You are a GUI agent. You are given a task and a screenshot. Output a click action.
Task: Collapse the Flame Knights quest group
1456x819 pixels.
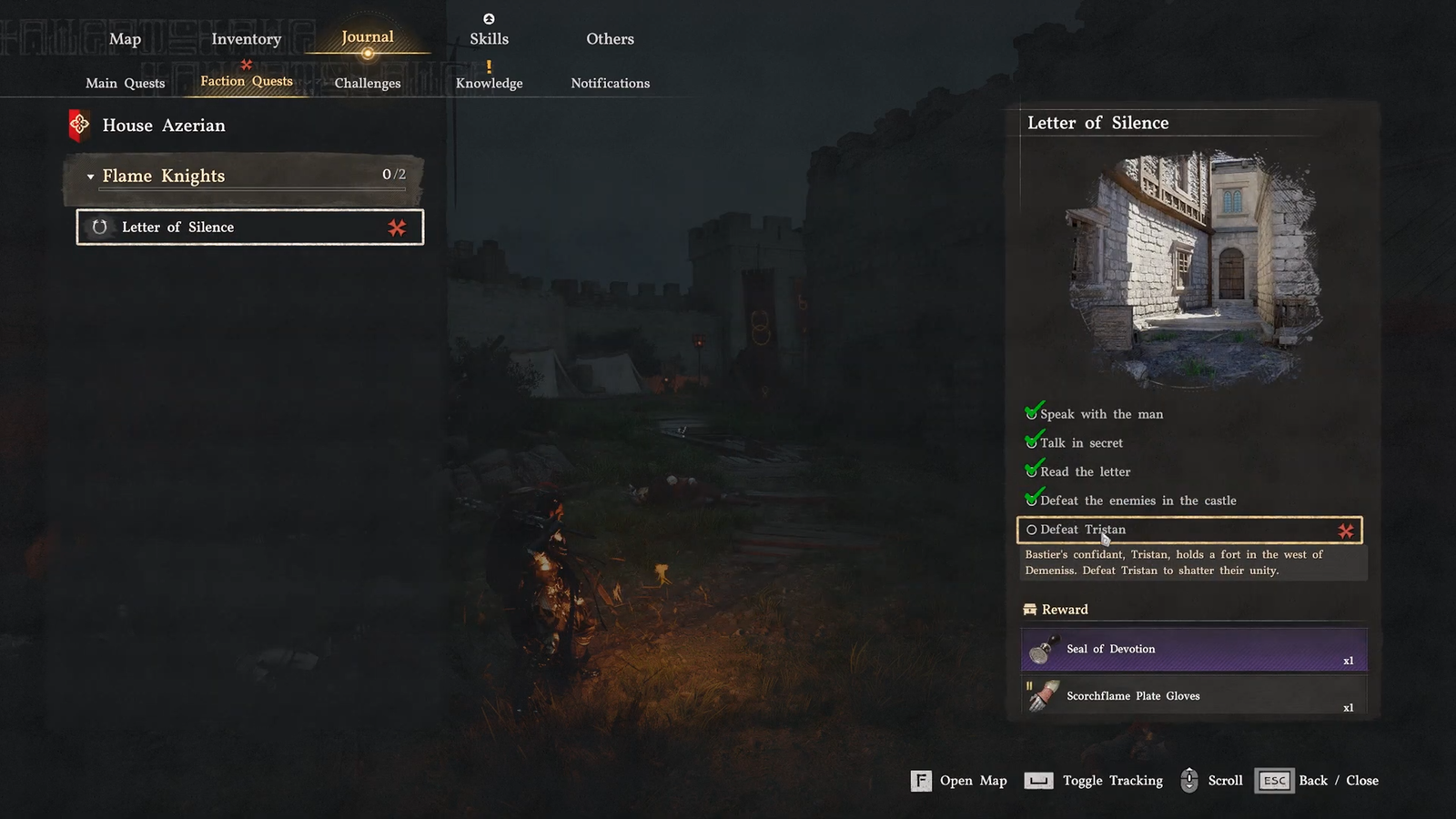point(91,177)
